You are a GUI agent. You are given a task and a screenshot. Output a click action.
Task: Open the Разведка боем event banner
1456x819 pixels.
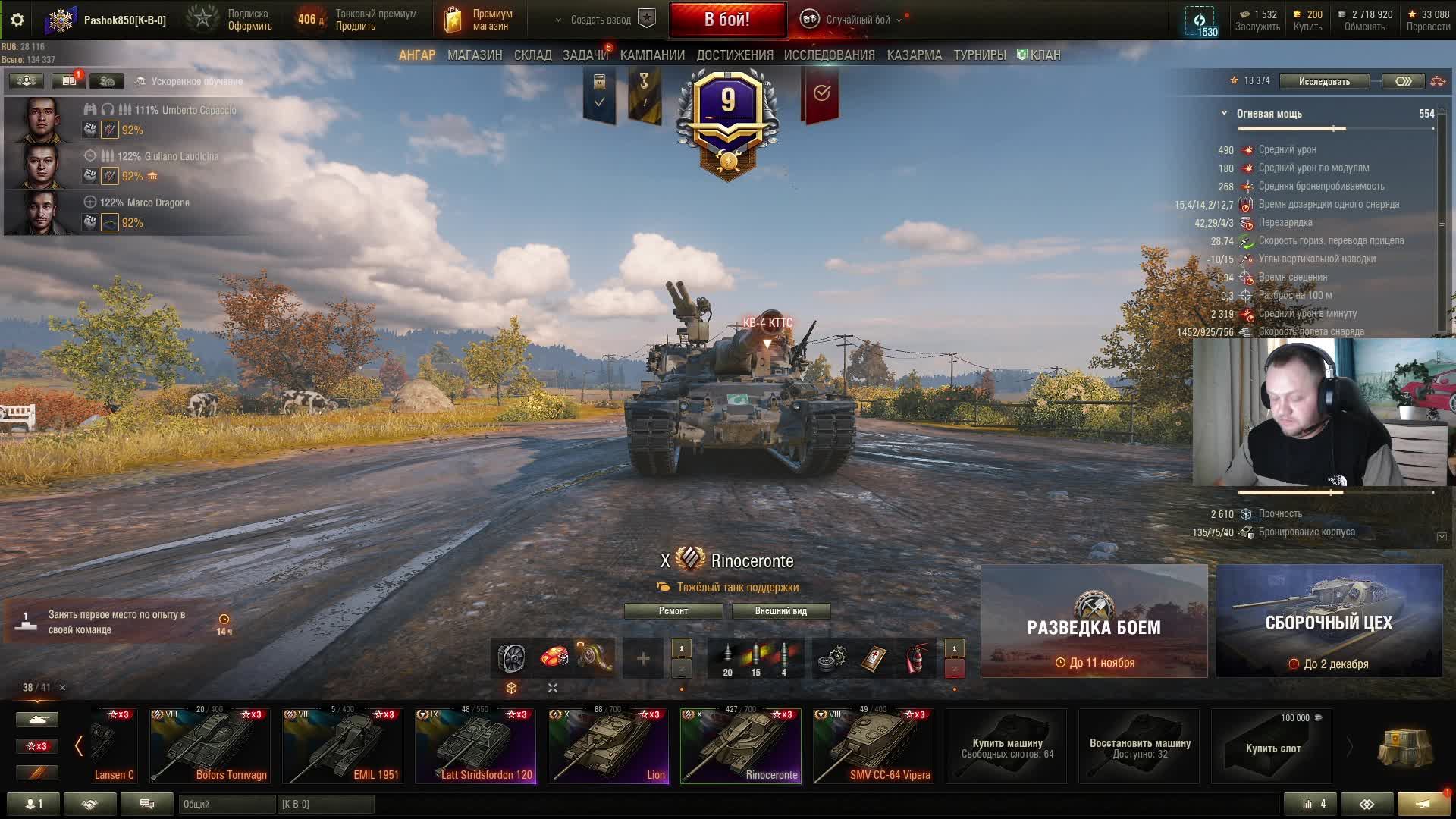point(1094,621)
